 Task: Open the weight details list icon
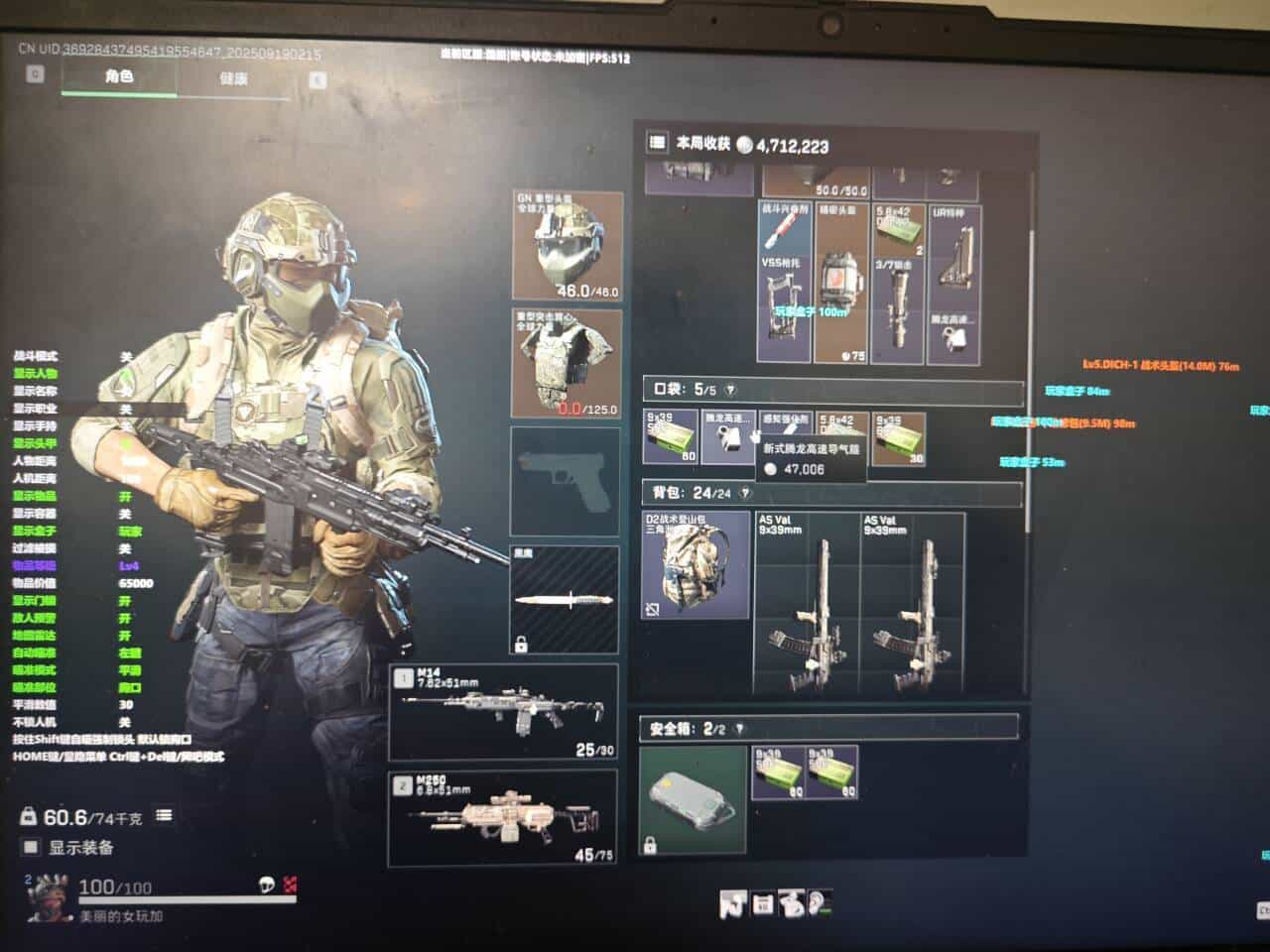coord(165,815)
